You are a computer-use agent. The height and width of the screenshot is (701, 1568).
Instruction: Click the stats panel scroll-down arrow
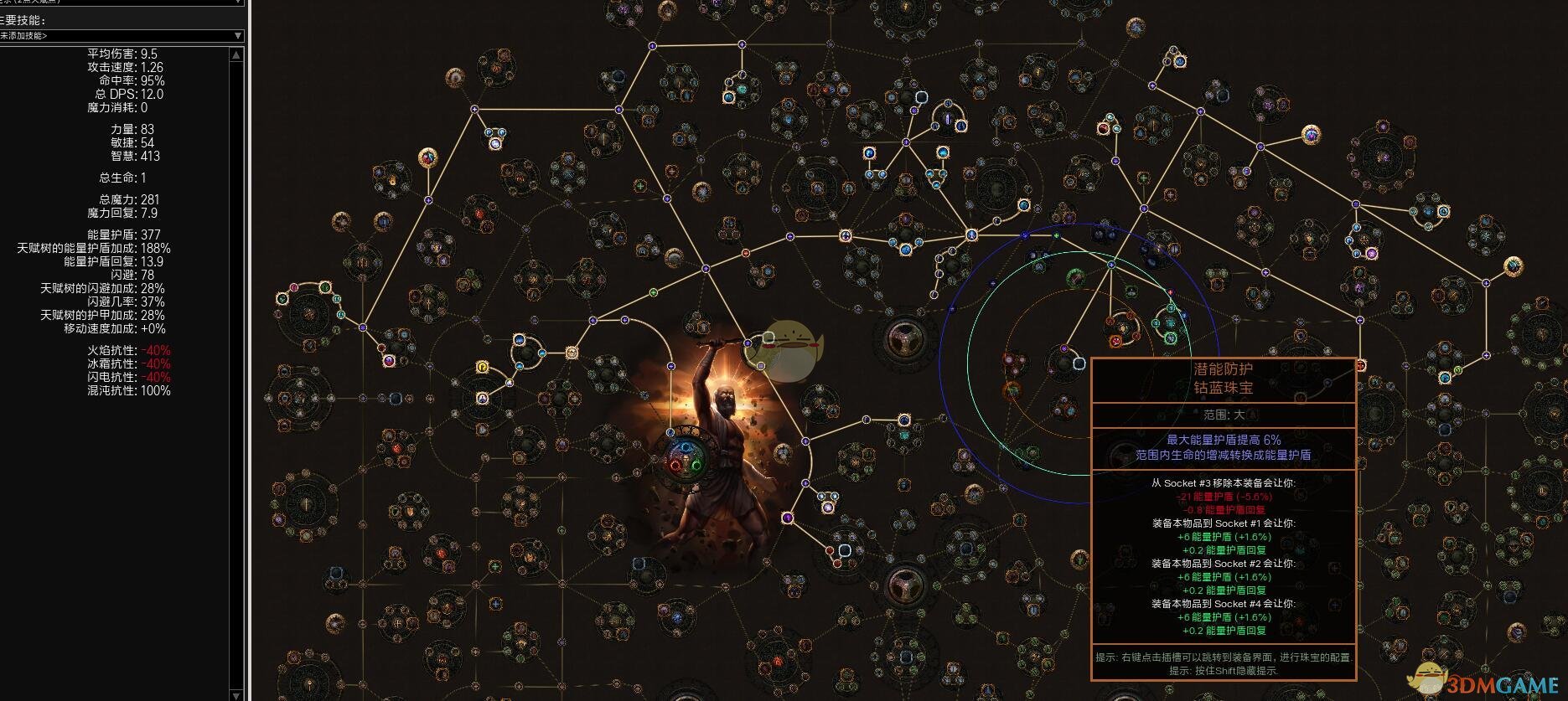tap(236, 693)
